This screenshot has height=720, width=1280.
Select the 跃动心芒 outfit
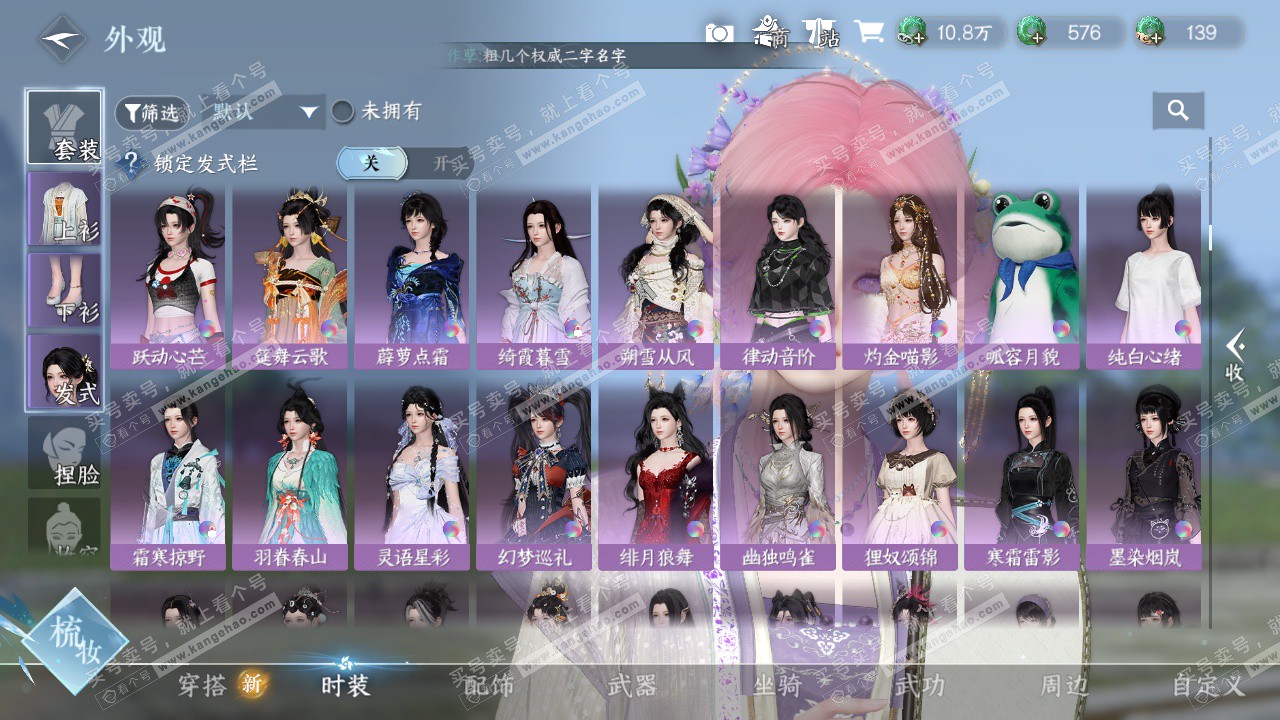(x=168, y=279)
